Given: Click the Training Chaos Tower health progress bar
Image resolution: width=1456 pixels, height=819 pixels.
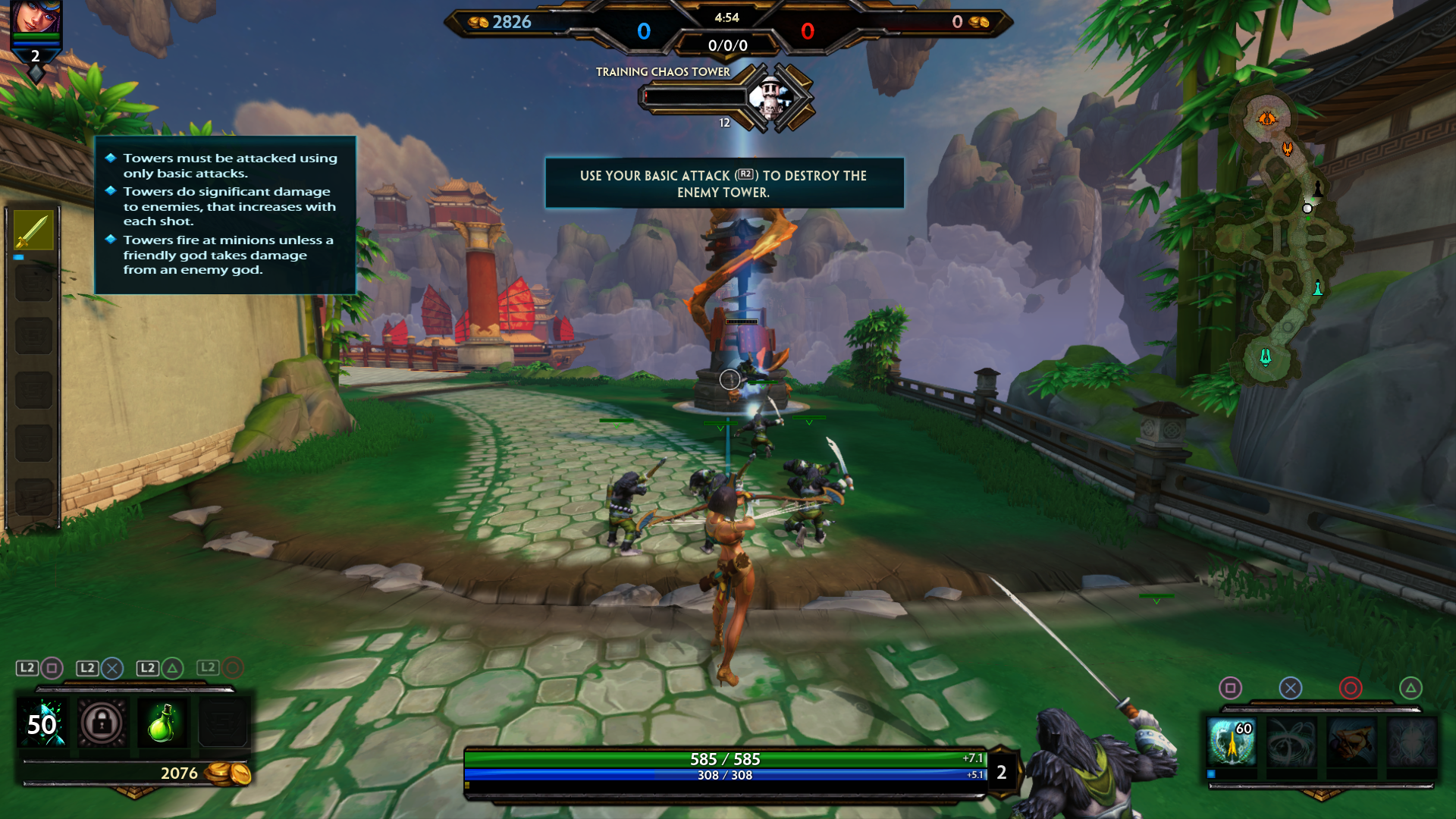Looking at the screenshot, I should (694, 96).
